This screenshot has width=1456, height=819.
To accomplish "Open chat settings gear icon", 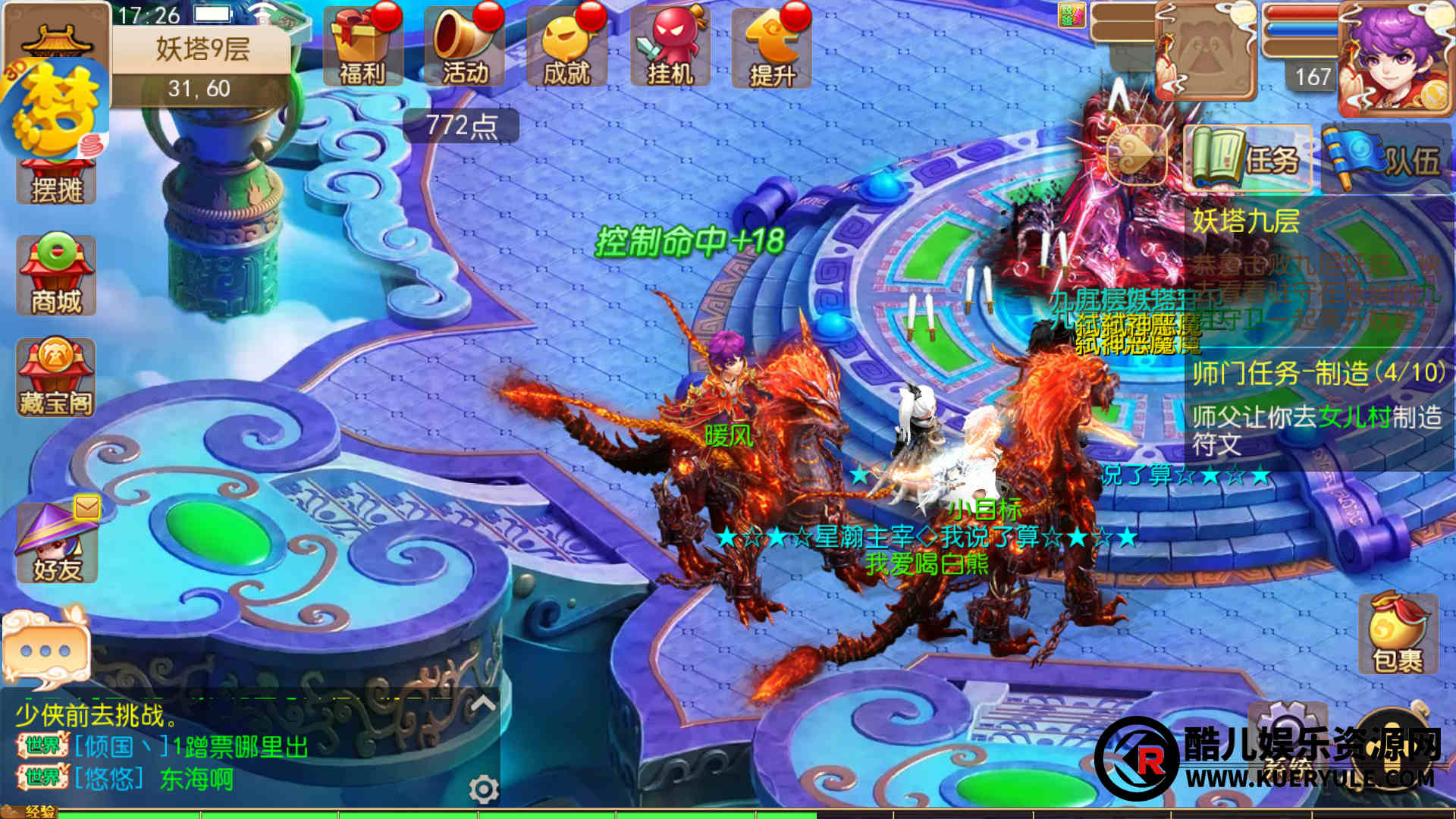I will [483, 789].
